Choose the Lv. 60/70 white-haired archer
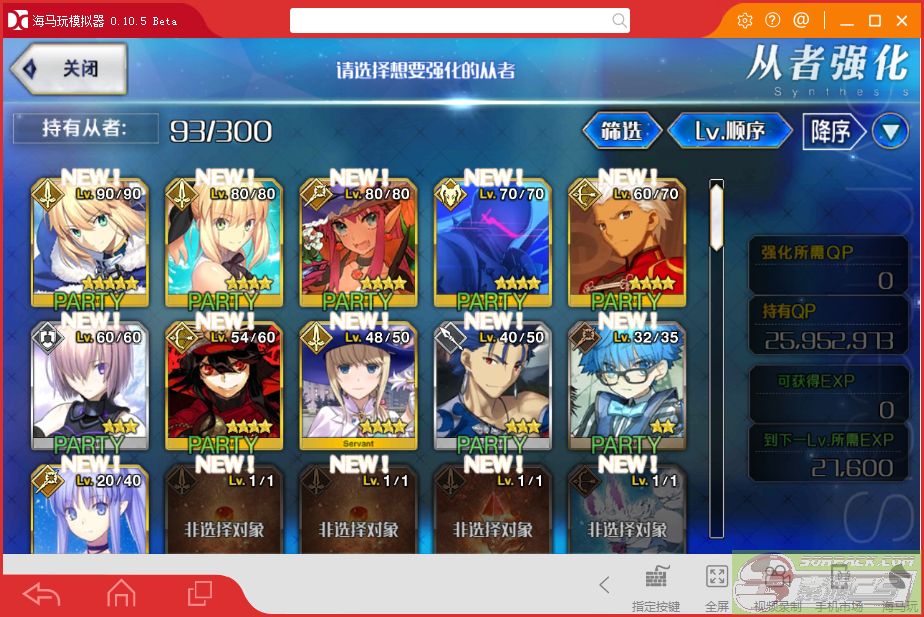Screen dimensions: 924x617 click(626, 245)
